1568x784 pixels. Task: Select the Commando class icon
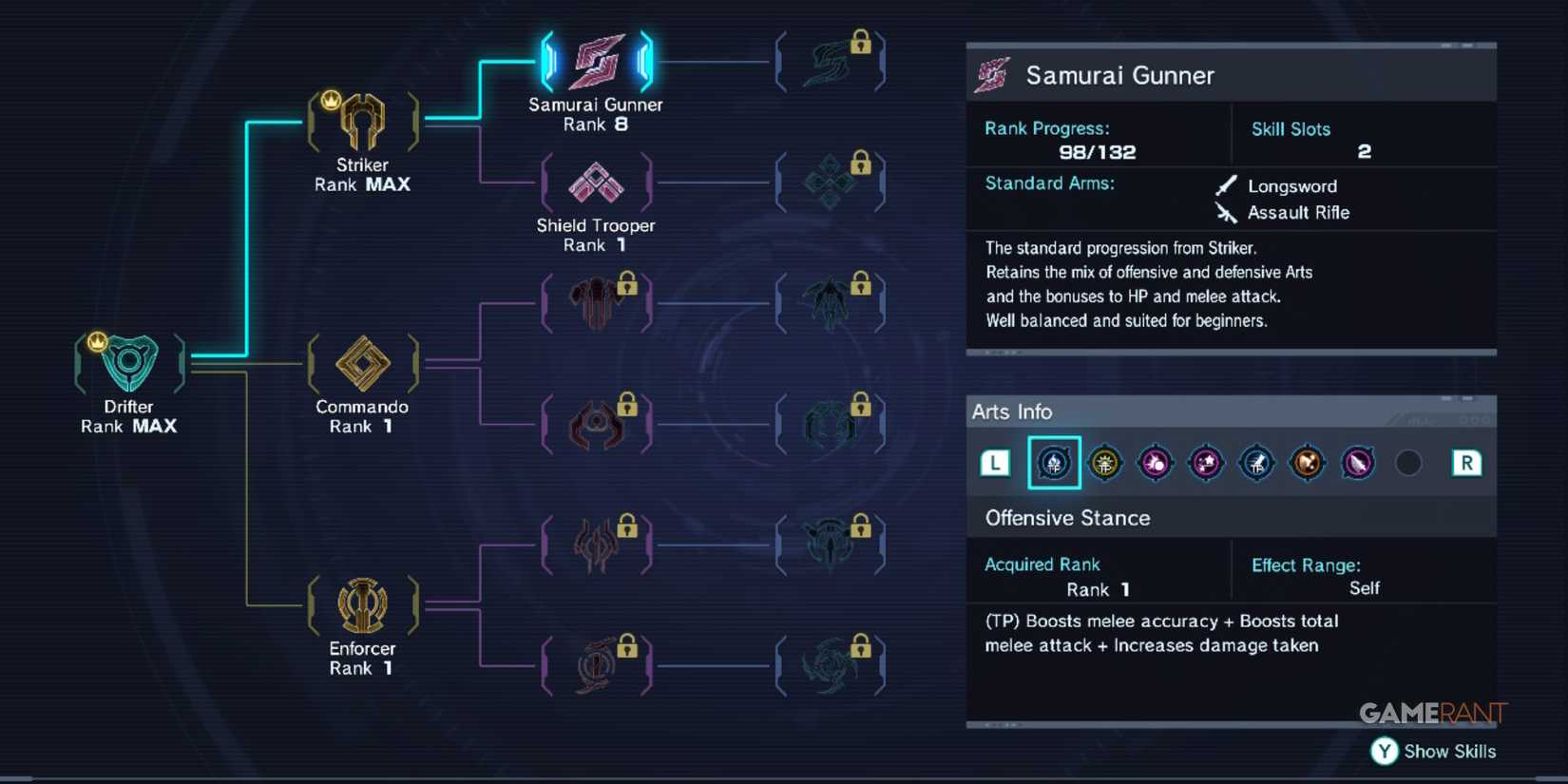361,364
